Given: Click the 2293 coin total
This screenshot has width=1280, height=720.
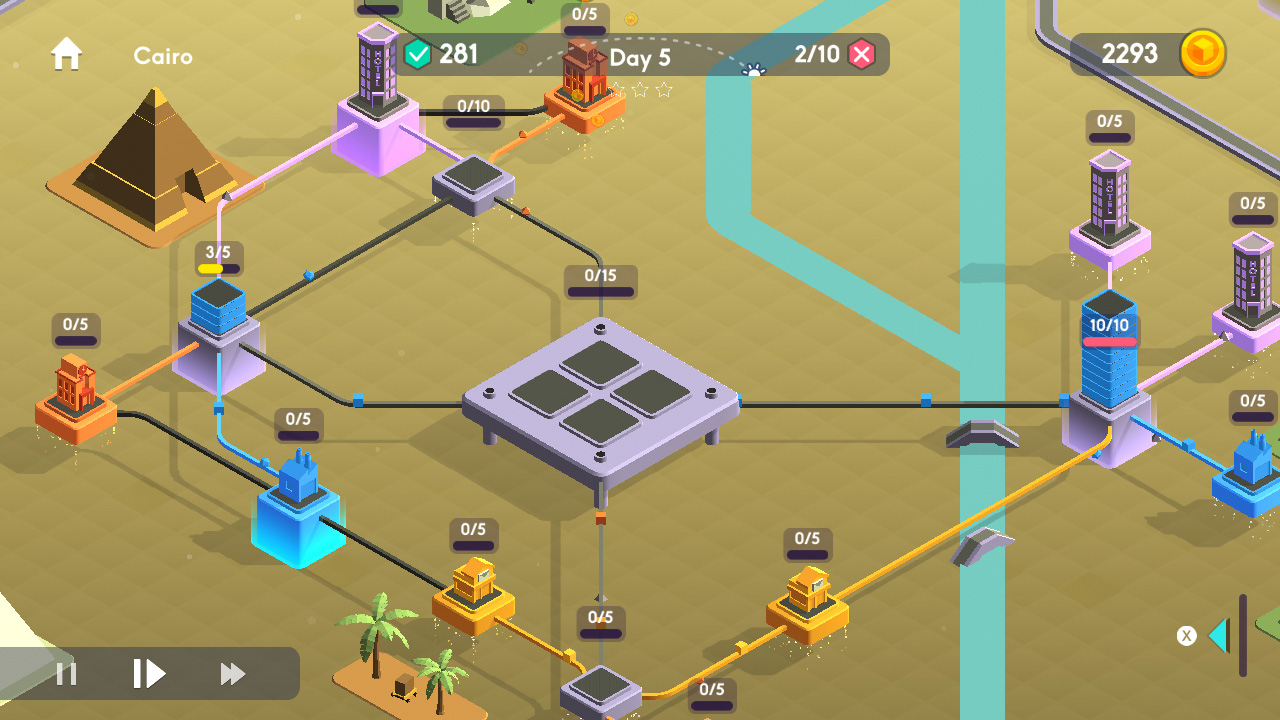Looking at the screenshot, I should [1130, 54].
